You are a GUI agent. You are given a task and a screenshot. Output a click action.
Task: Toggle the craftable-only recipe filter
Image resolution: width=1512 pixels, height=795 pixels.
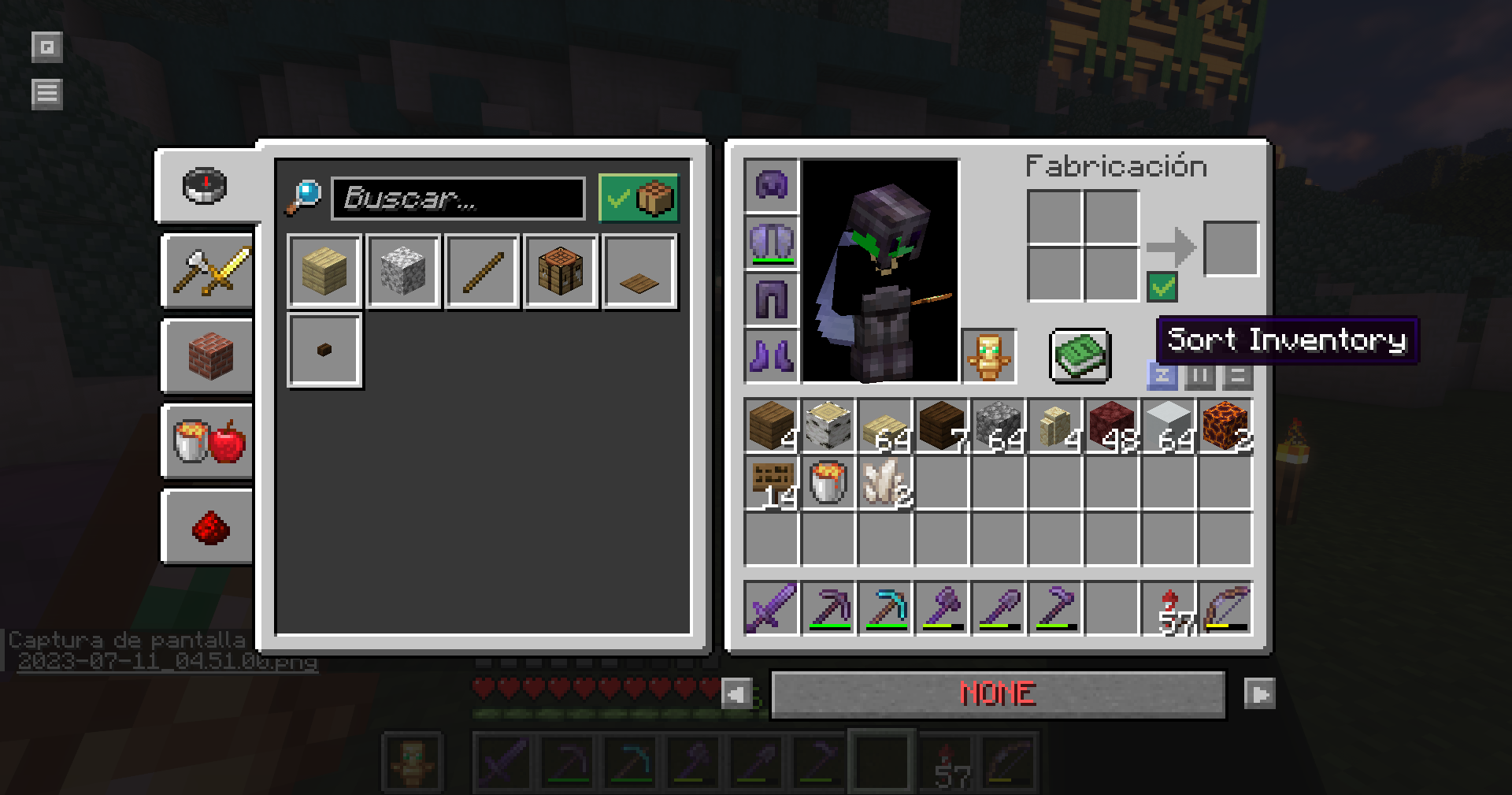pyautogui.click(x=638, y=198)
